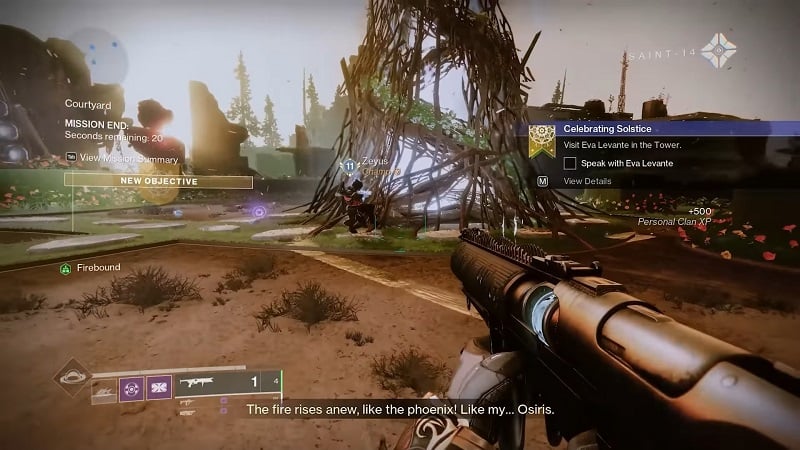Activate the Super ability diamond icon
Viewport: 800px width, 450px height.
pyautogui.click(x=72, y=378)
